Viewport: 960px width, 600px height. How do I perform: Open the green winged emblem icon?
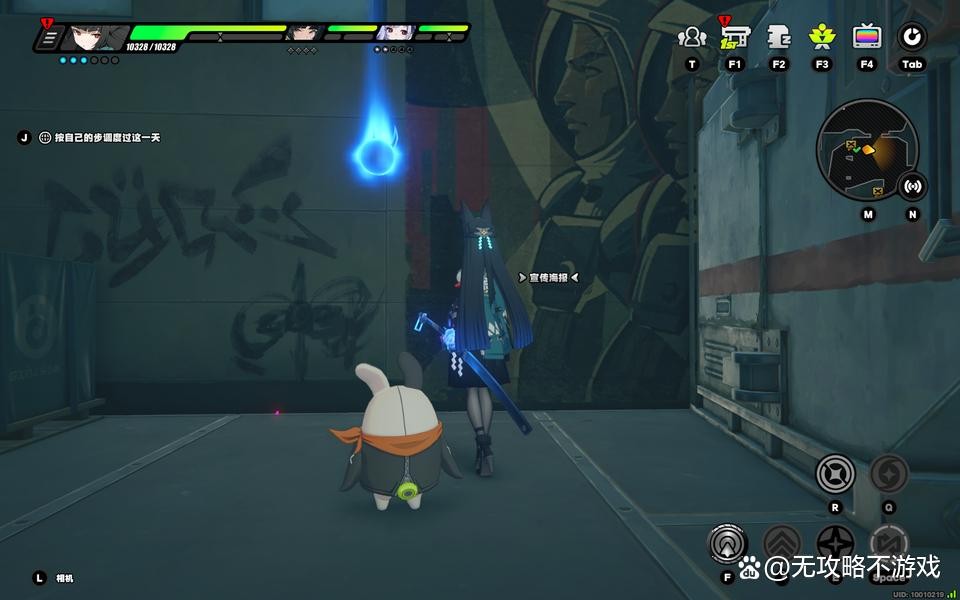(x=822, y=38)
